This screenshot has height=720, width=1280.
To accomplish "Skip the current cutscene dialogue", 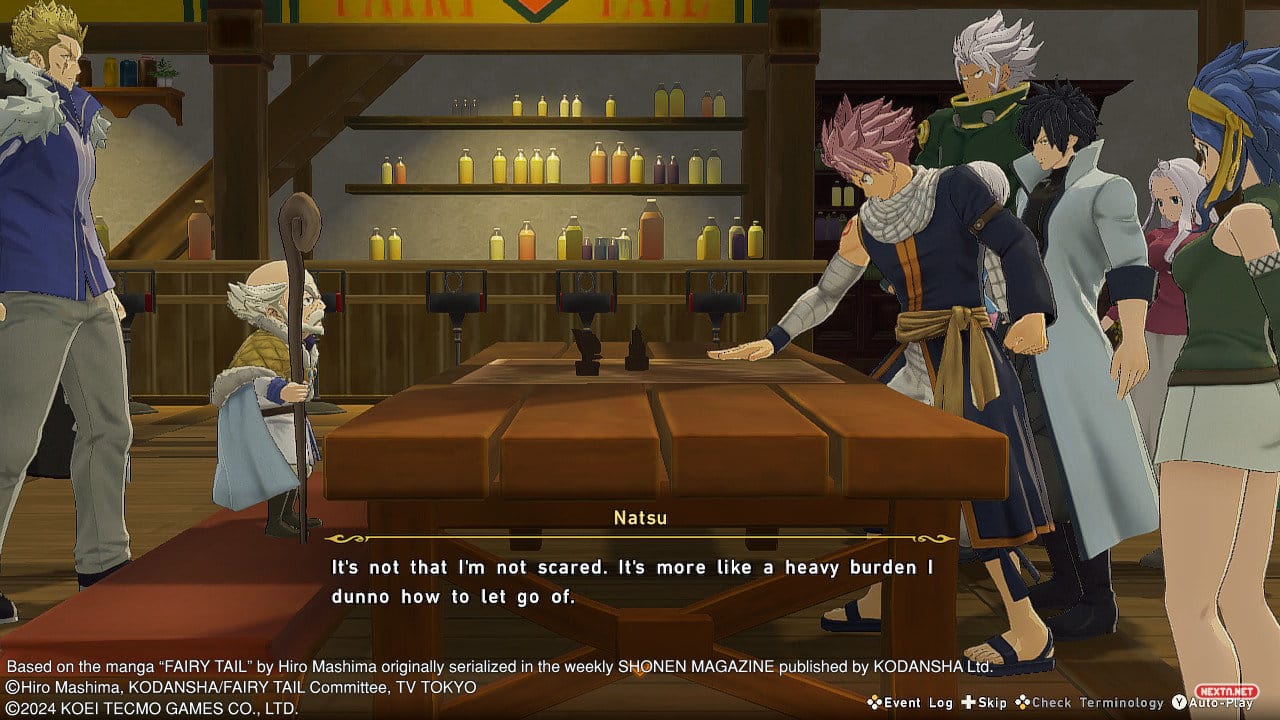I will click(x=984, y=703).
